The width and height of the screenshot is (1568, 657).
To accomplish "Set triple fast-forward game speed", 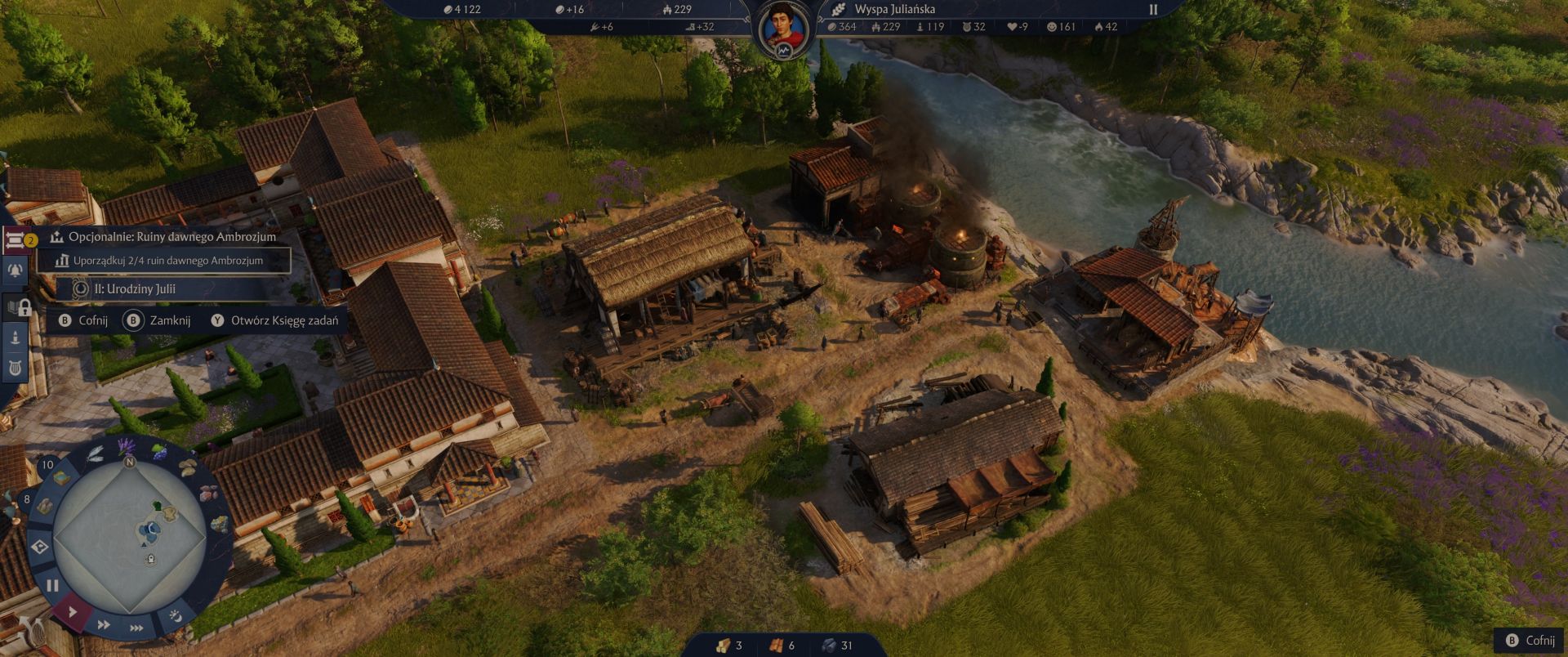I will (136, 628).
